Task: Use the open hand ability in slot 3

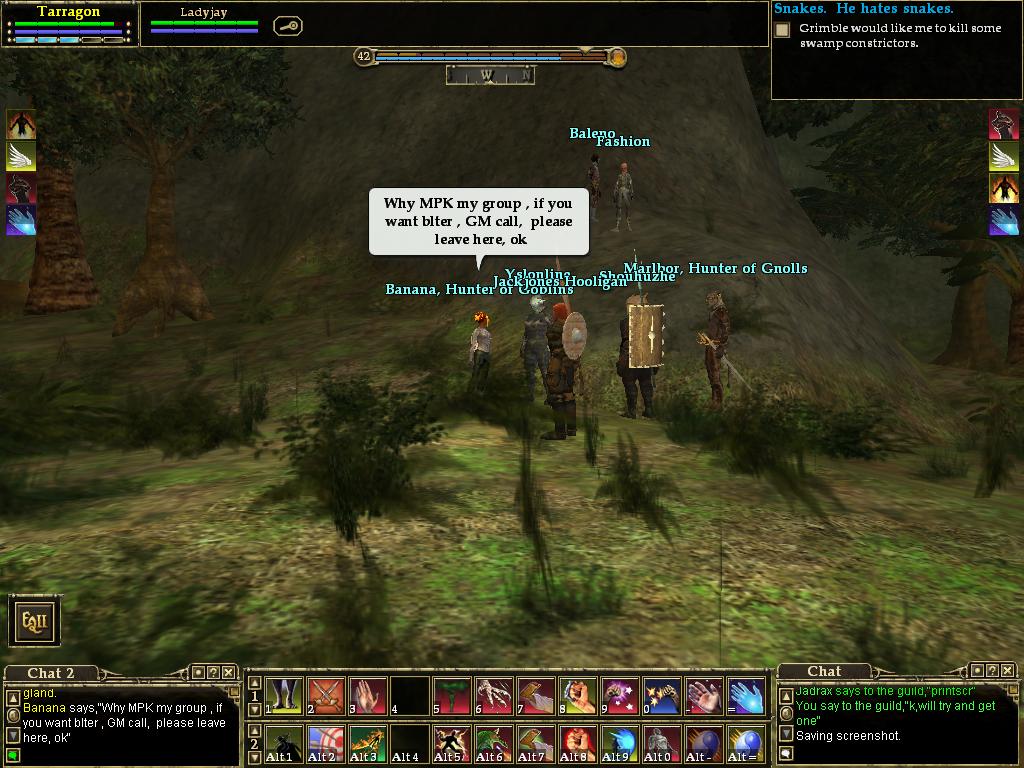Action: pyautogui.click(x=368, y=696)
